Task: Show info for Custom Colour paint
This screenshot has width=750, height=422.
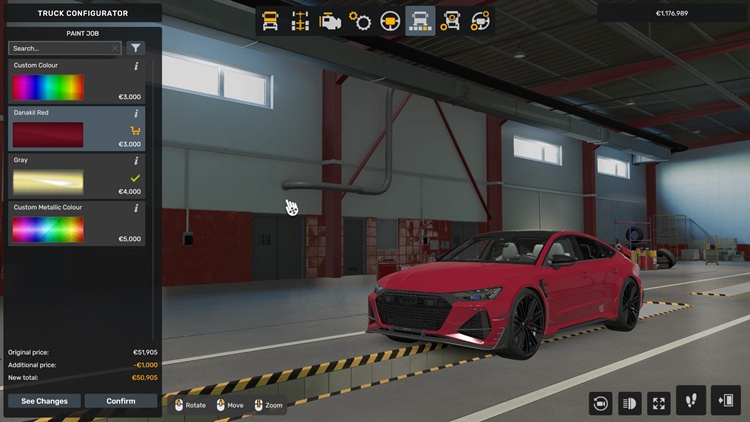Action: 136,66
